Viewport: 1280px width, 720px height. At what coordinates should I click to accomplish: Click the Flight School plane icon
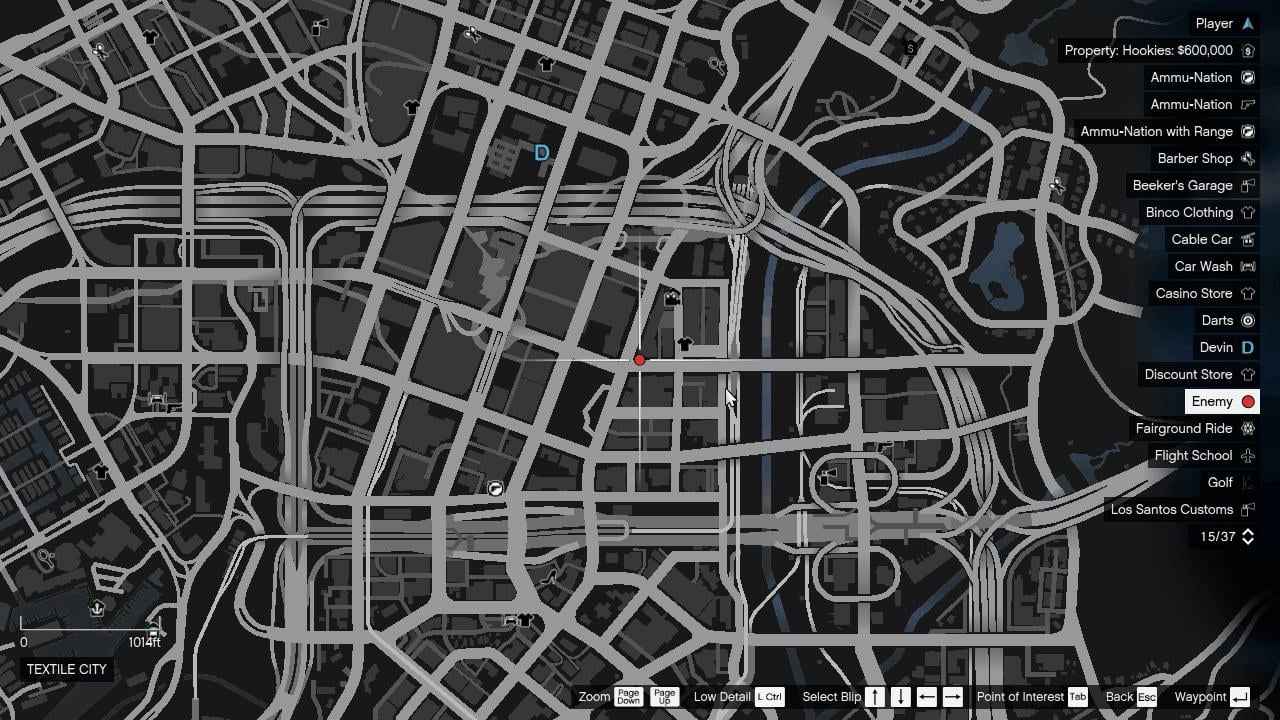[1247, 455]
